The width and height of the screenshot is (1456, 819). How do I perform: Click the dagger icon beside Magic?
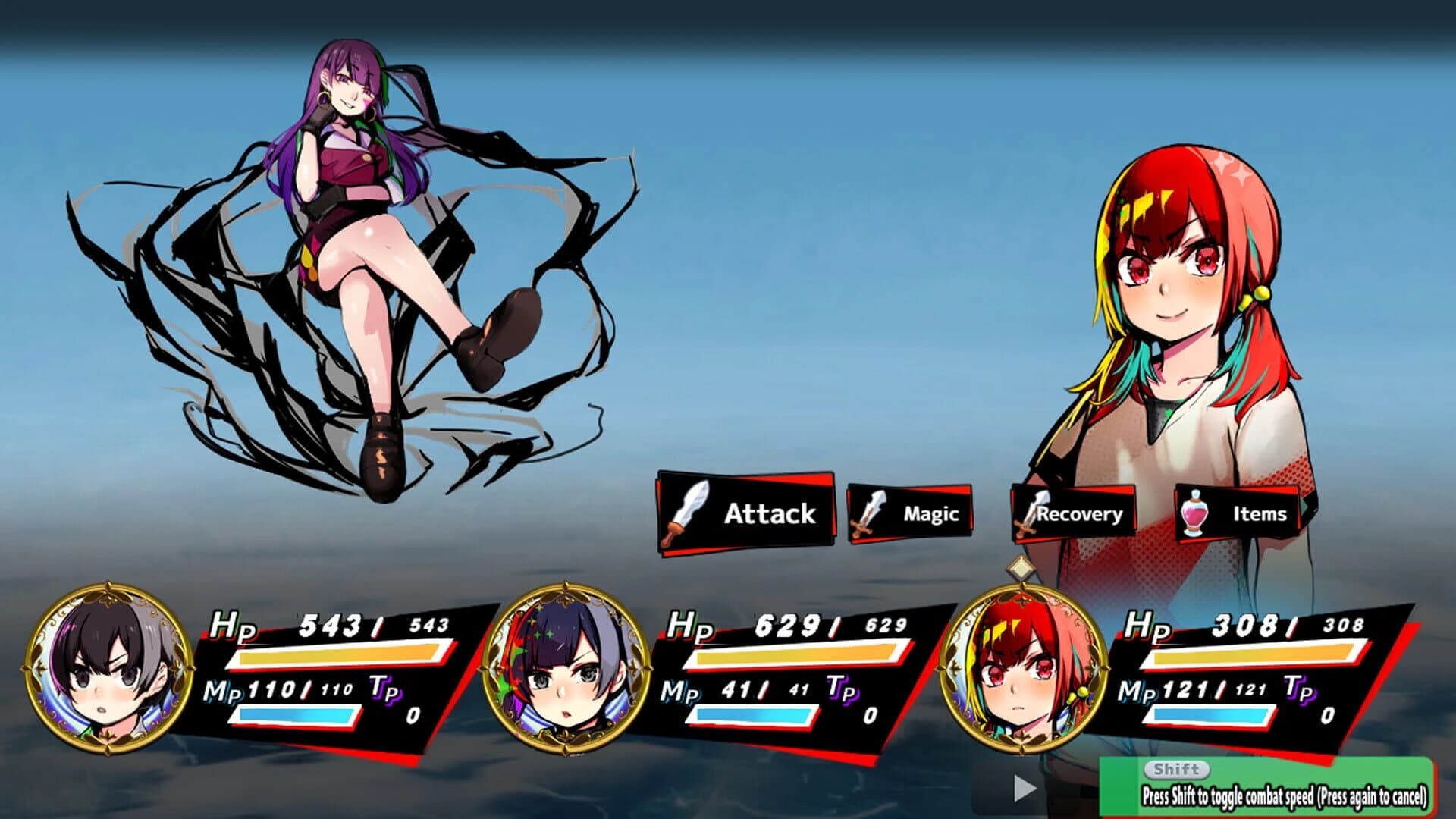[865, 514]
